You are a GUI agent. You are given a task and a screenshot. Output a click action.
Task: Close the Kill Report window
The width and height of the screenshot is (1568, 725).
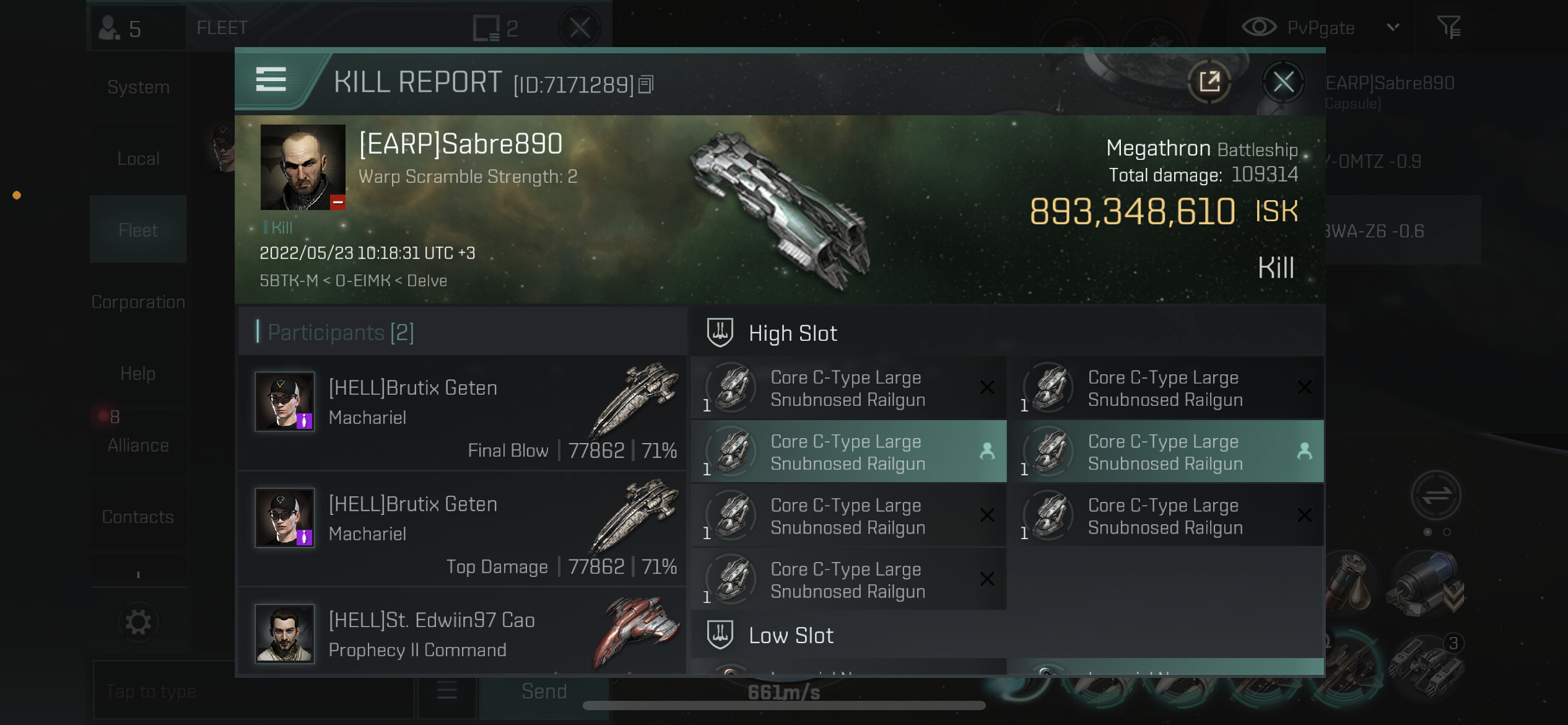pos(1283,82)
